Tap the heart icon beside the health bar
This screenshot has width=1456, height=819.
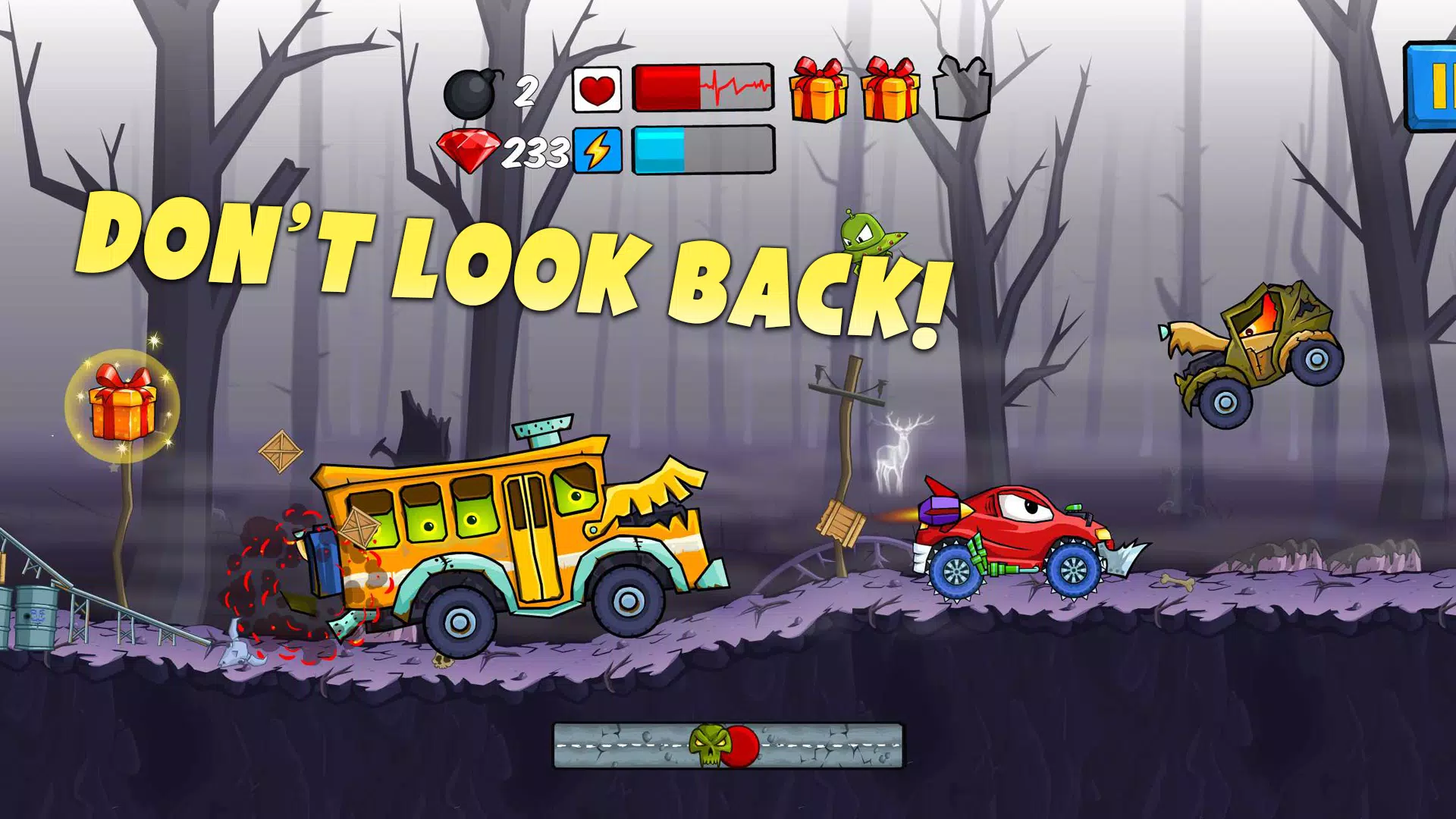[x=598, y=88]
